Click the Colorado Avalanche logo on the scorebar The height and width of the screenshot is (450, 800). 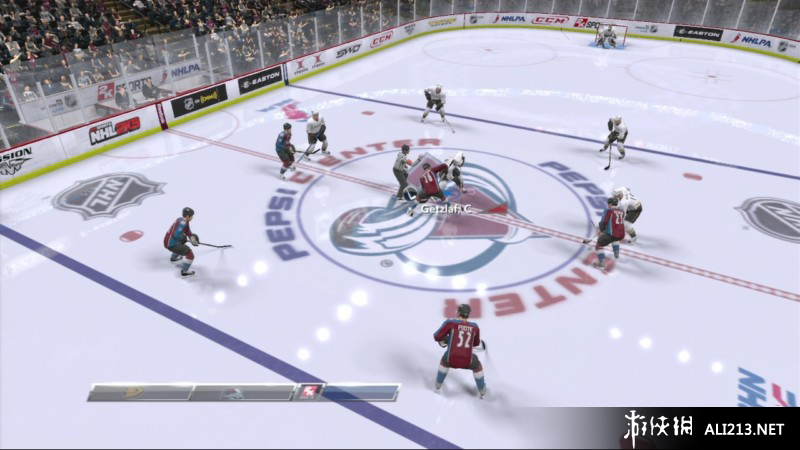[x=230, y=393]
